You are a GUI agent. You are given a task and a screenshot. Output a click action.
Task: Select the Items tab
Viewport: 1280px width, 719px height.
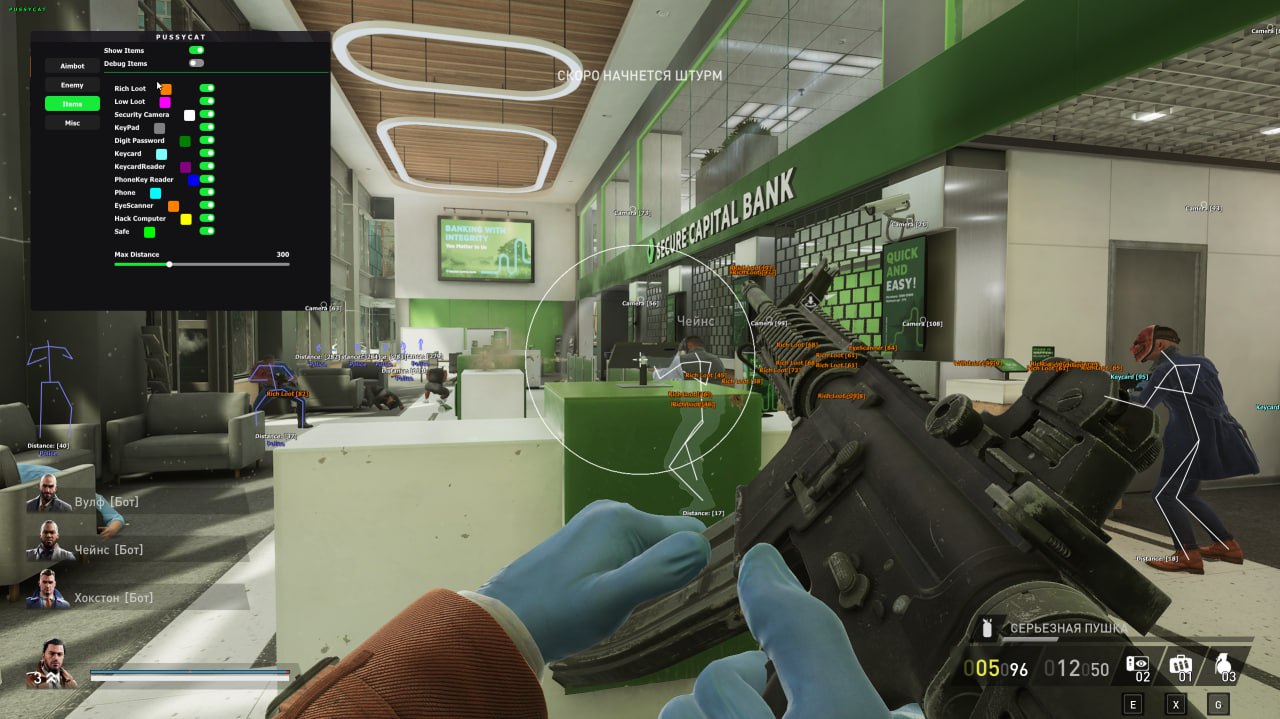72,104
